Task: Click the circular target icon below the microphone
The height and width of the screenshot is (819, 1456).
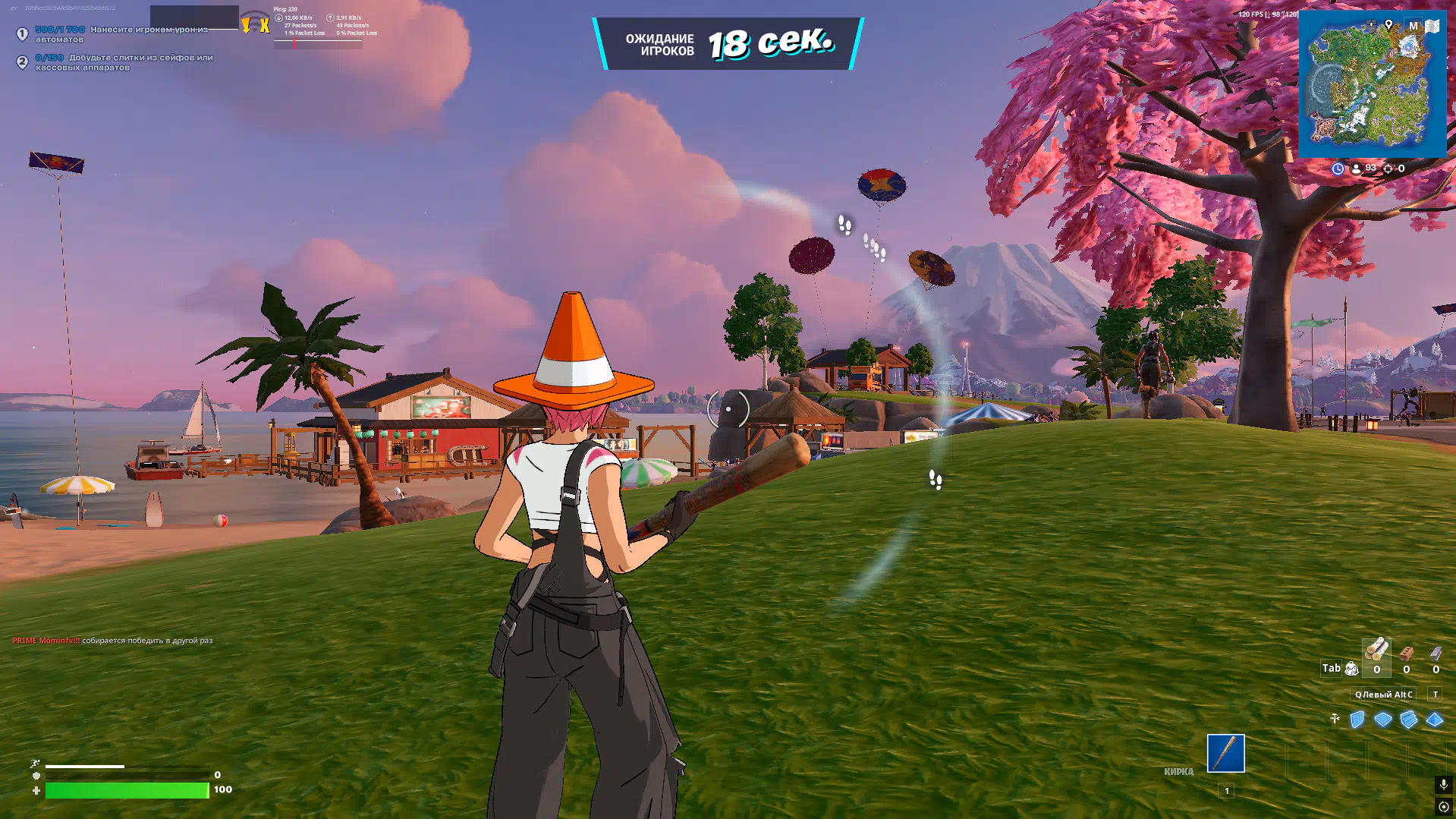Action: [1443, 807]
